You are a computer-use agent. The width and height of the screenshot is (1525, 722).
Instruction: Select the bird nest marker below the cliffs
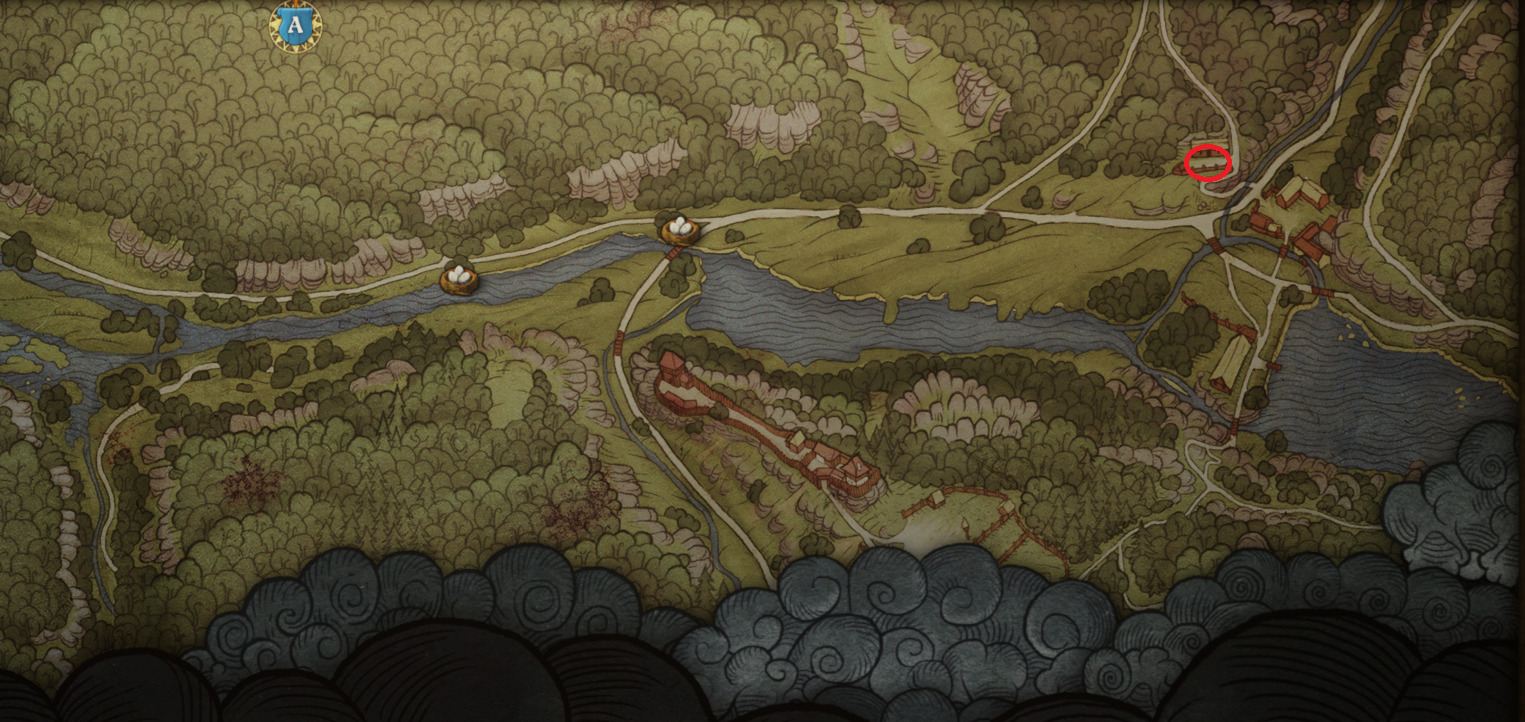tap(459, 277)
